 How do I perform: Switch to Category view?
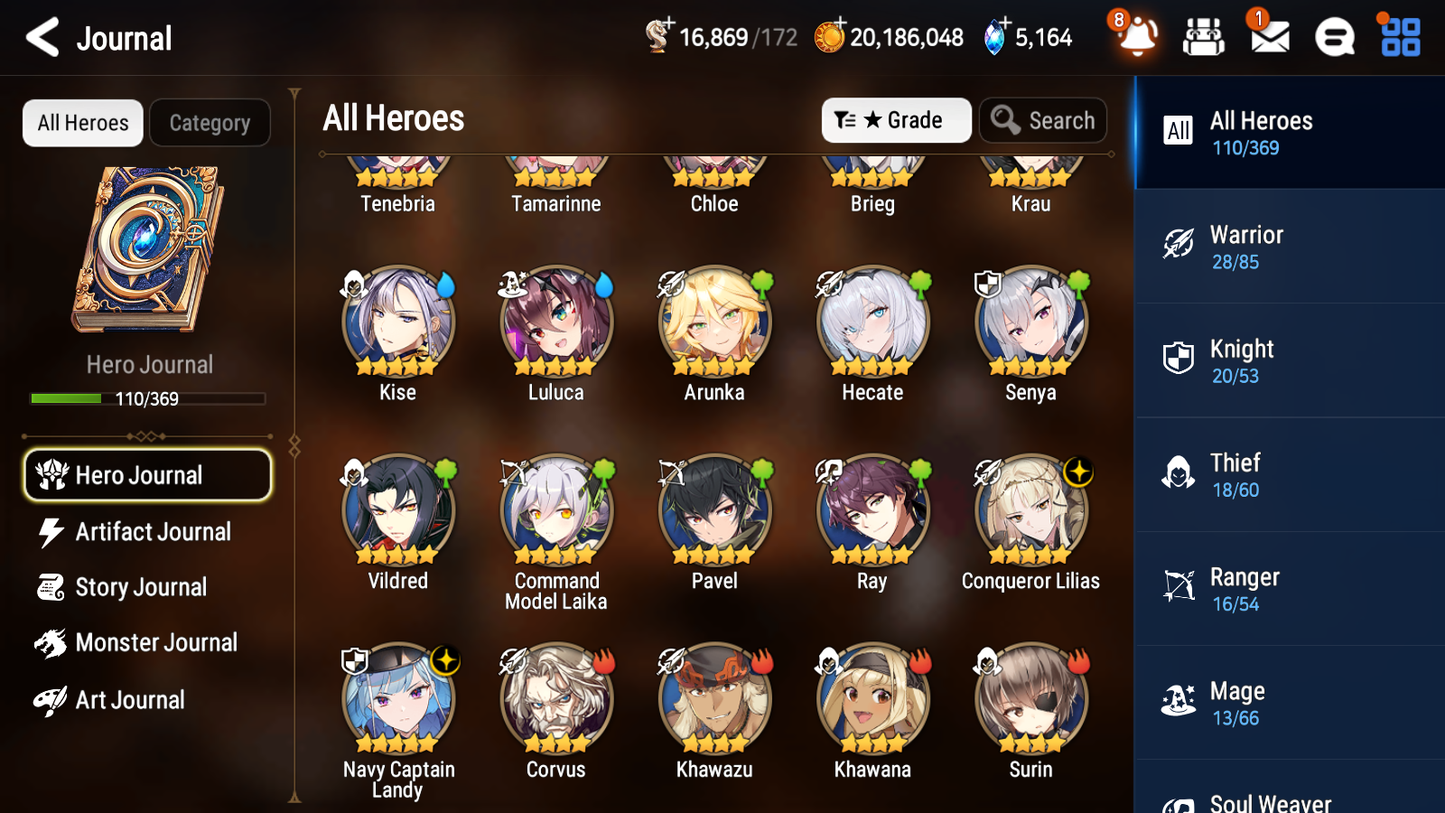[x=209, y=123]
